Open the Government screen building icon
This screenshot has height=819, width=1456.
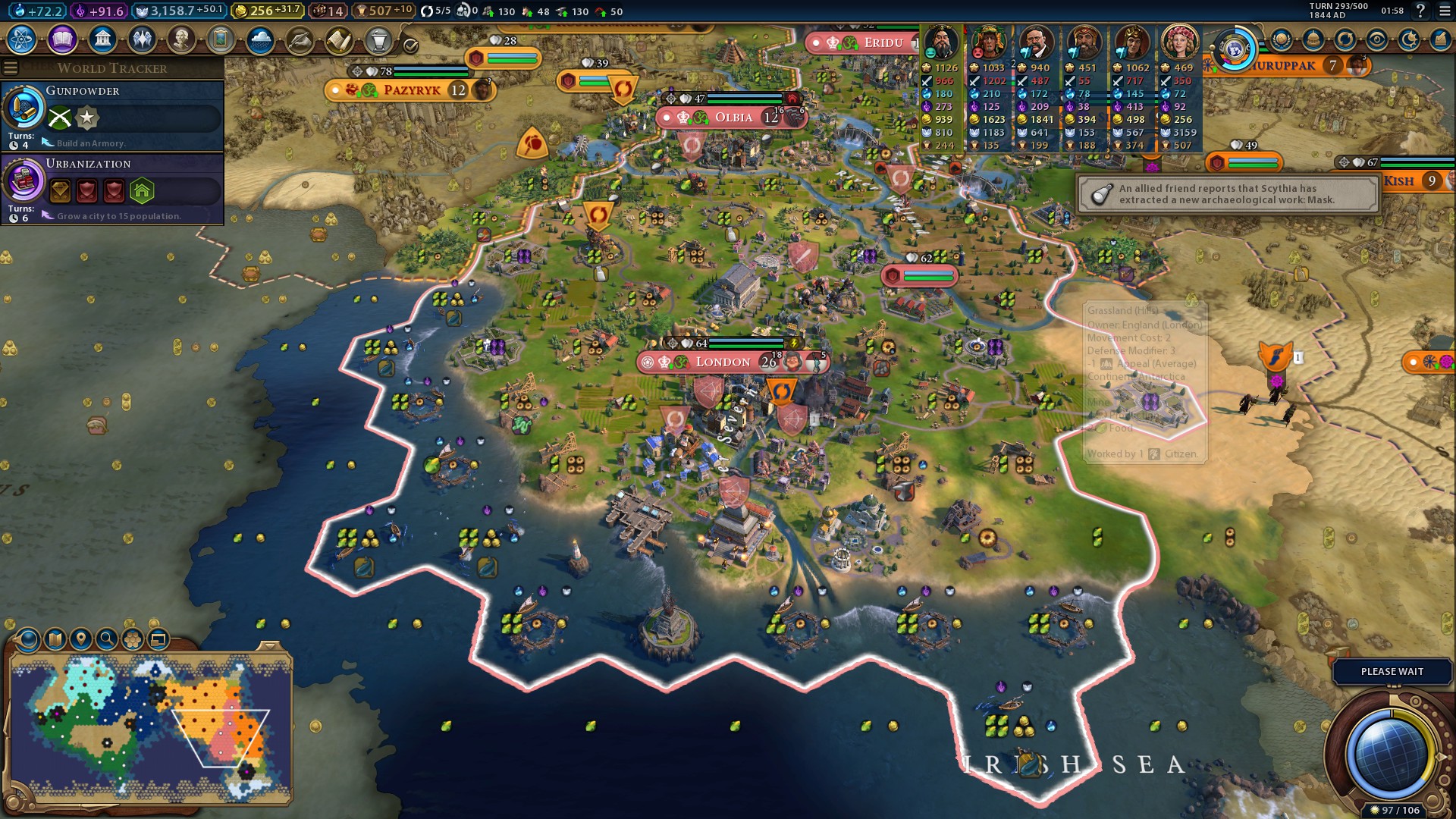click(102, 39)
